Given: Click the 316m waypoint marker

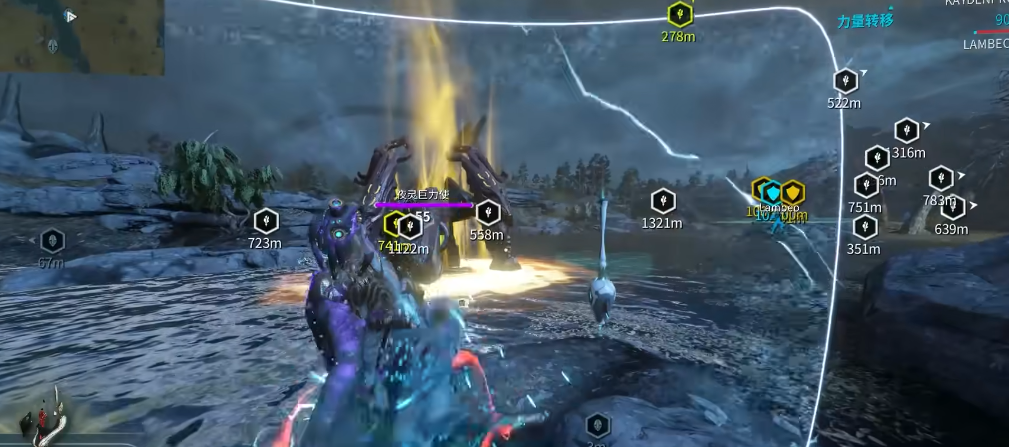Looking at the screenshot, I should 906,131.
